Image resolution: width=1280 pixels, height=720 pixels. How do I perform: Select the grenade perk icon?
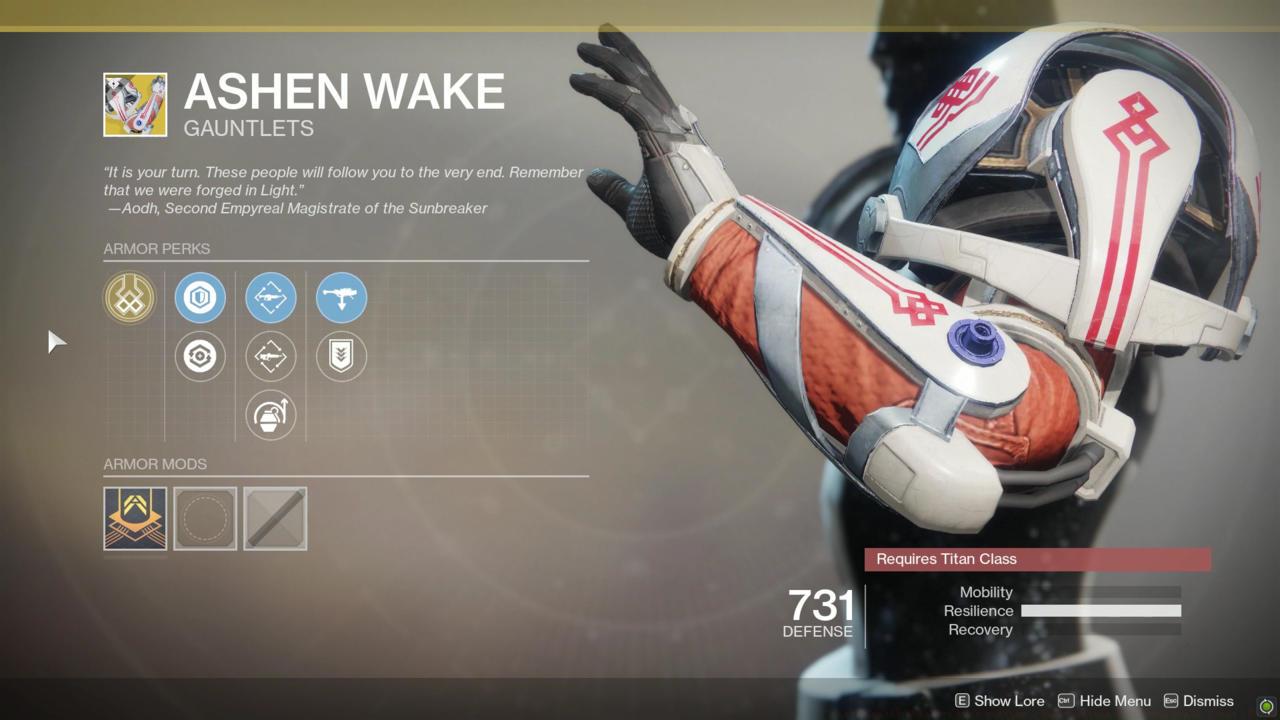[x=271, y=415]
